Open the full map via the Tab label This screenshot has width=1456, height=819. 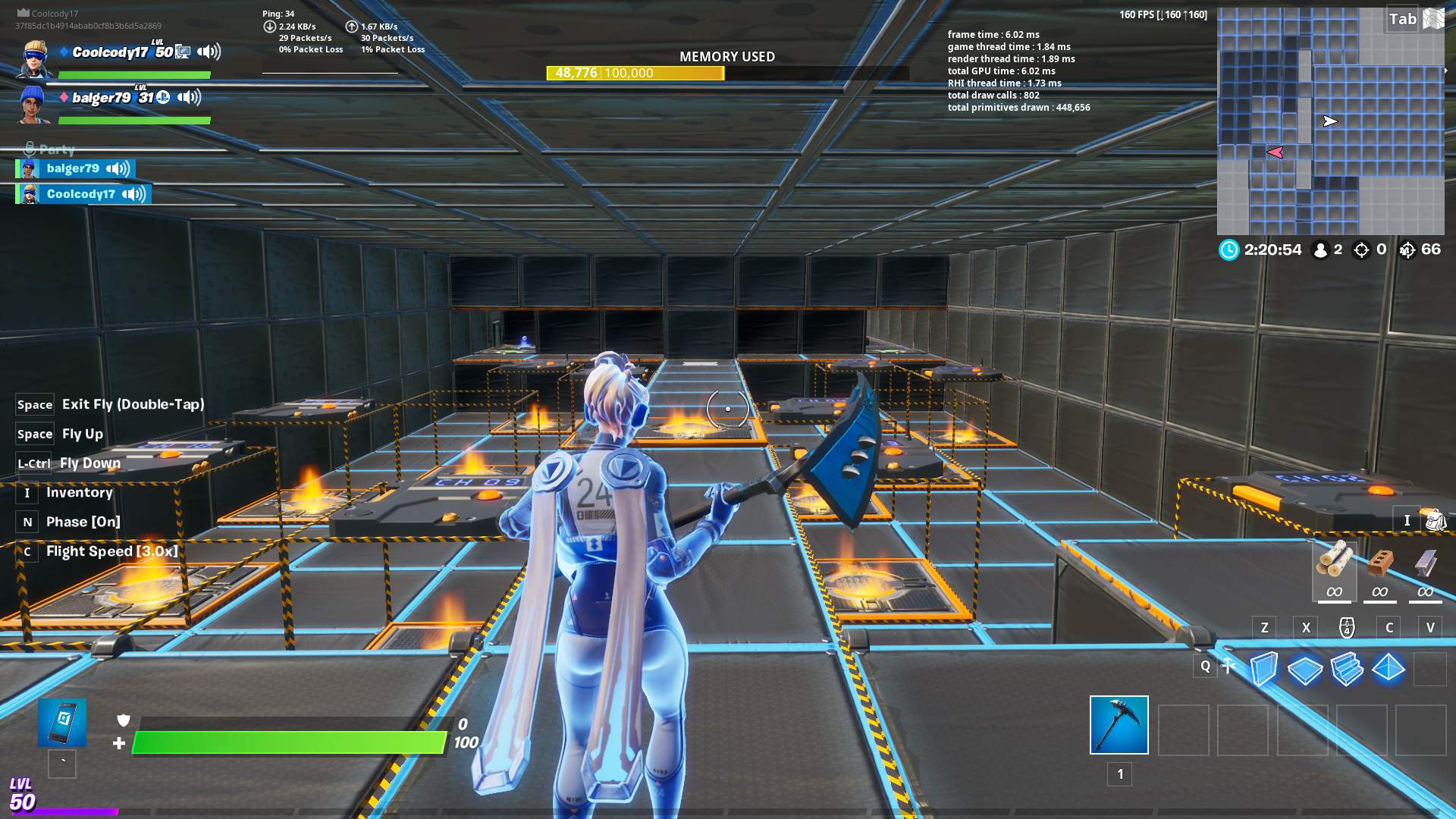click(x=1404, y=20)
